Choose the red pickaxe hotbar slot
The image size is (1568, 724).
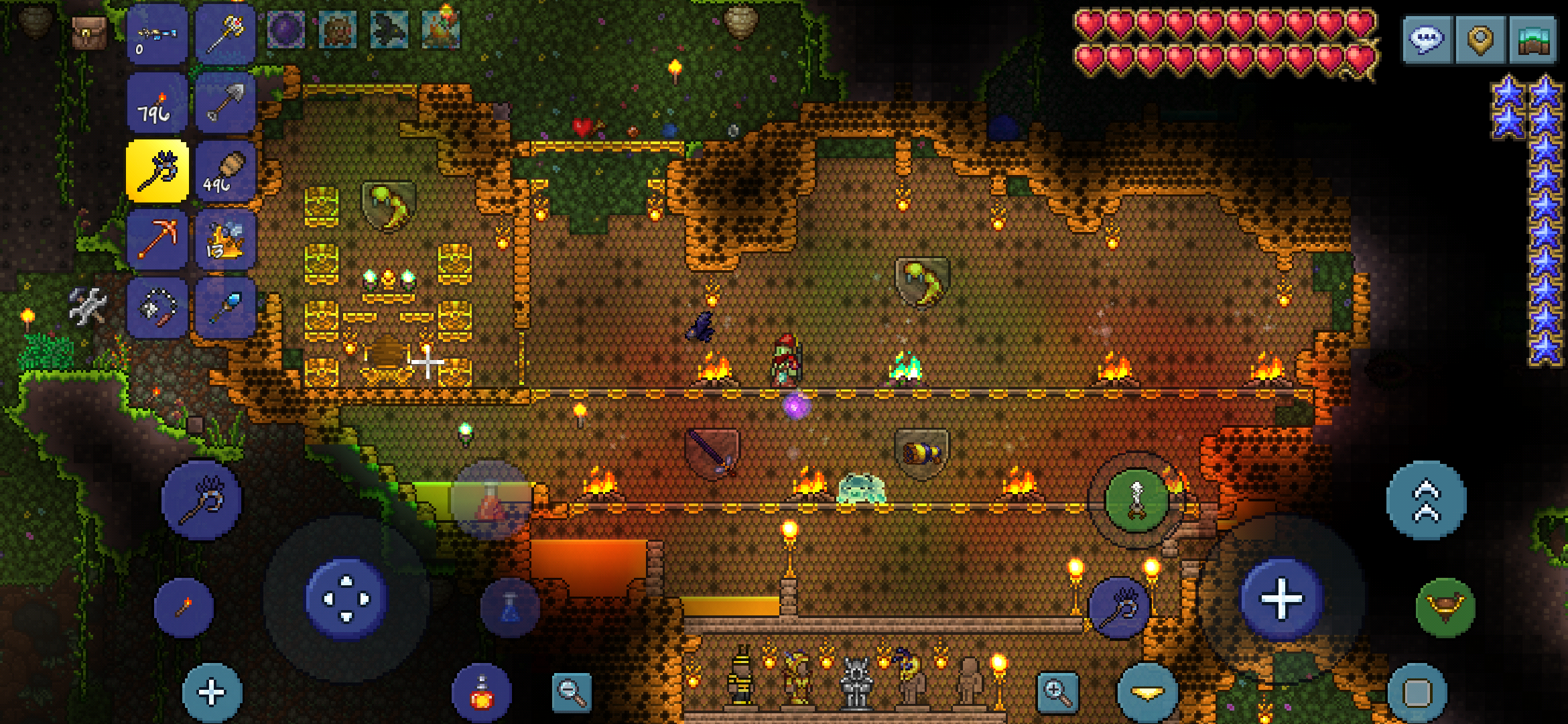pyautogui.click(x=157, y=239)
